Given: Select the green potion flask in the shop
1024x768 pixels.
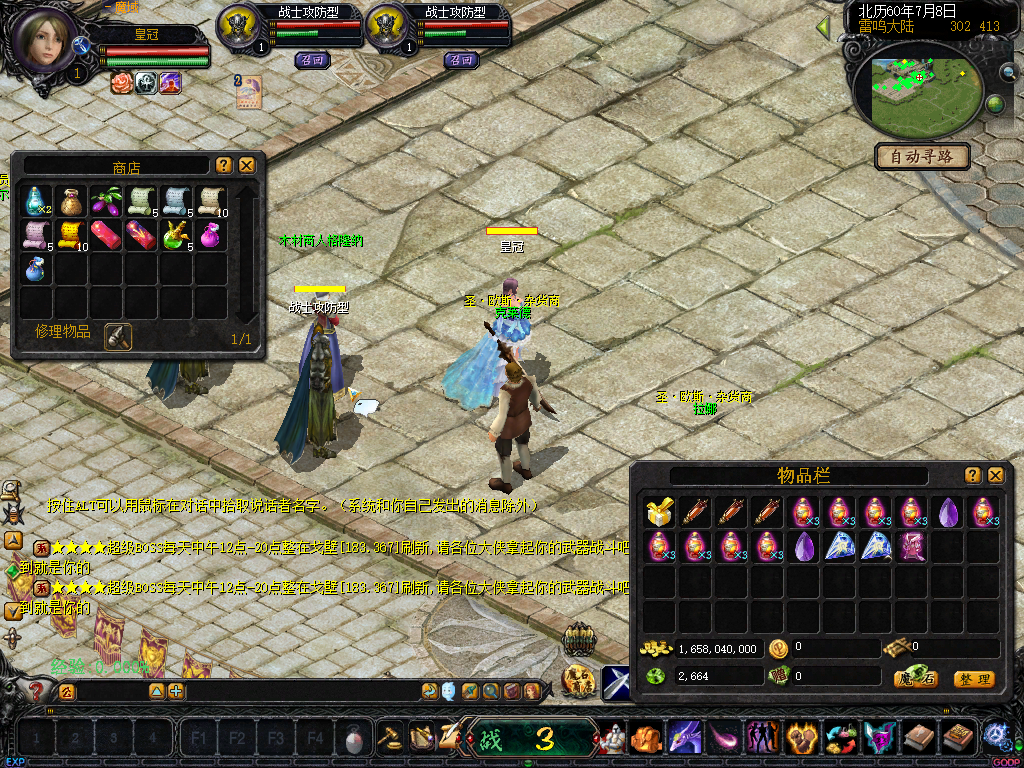Looking at the screenshot, I should (175, 236).
